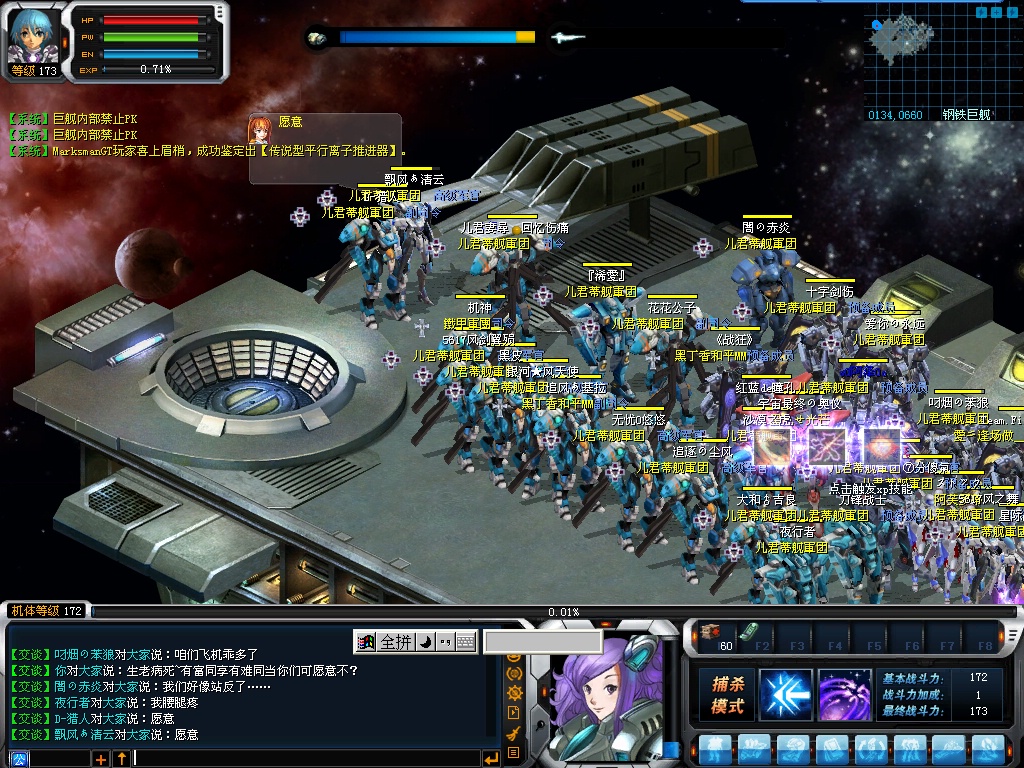Switch the chat channel with the 公 button
The image size is (1024, 768).
(x=19, y=759)
